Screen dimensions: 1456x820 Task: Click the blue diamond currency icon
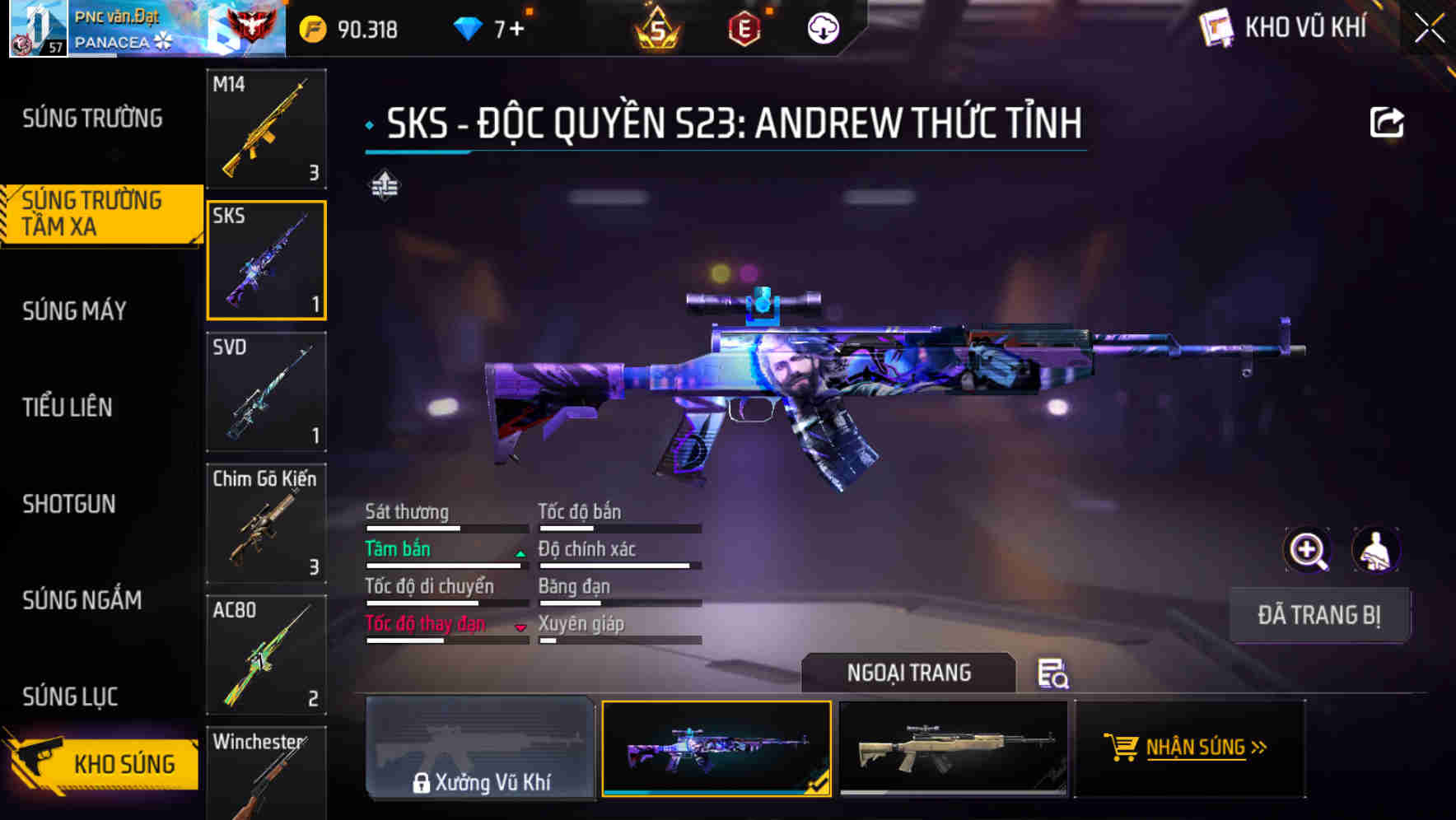[x=469, y=27]
